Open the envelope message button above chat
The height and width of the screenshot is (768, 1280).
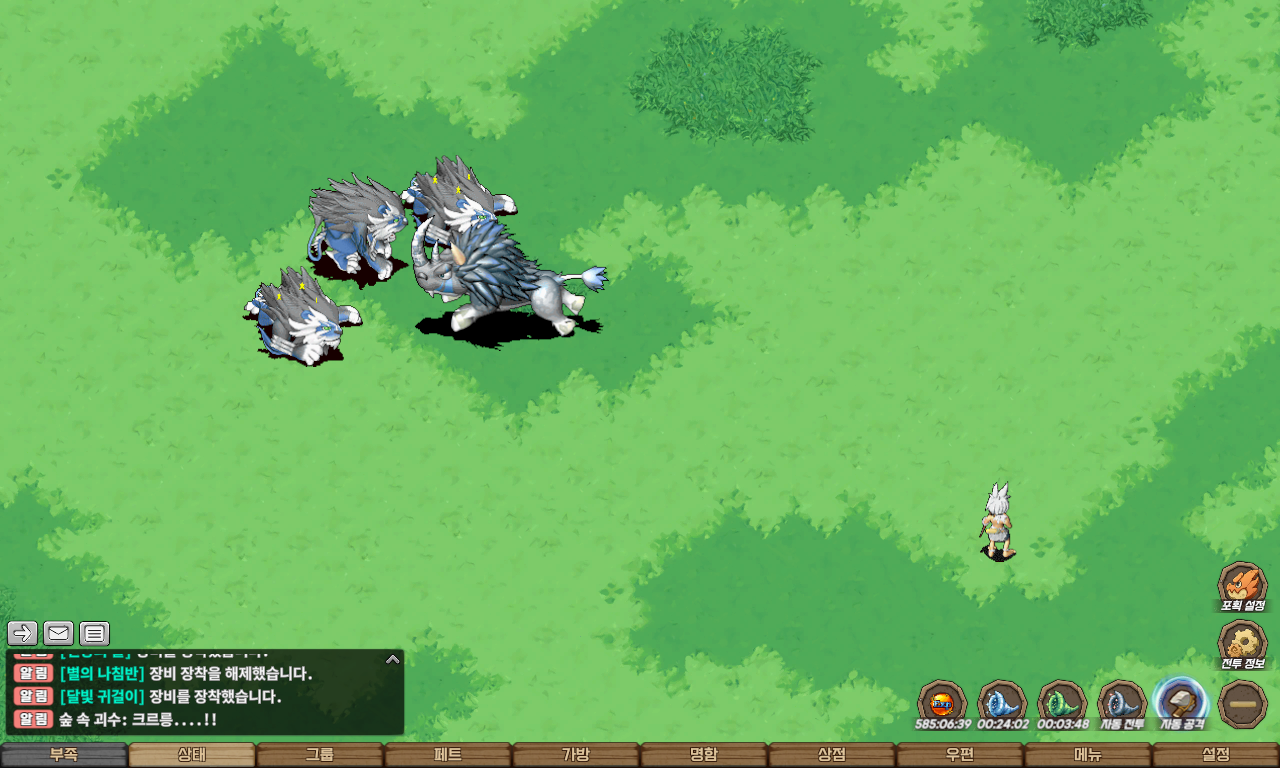coord(59,633)
